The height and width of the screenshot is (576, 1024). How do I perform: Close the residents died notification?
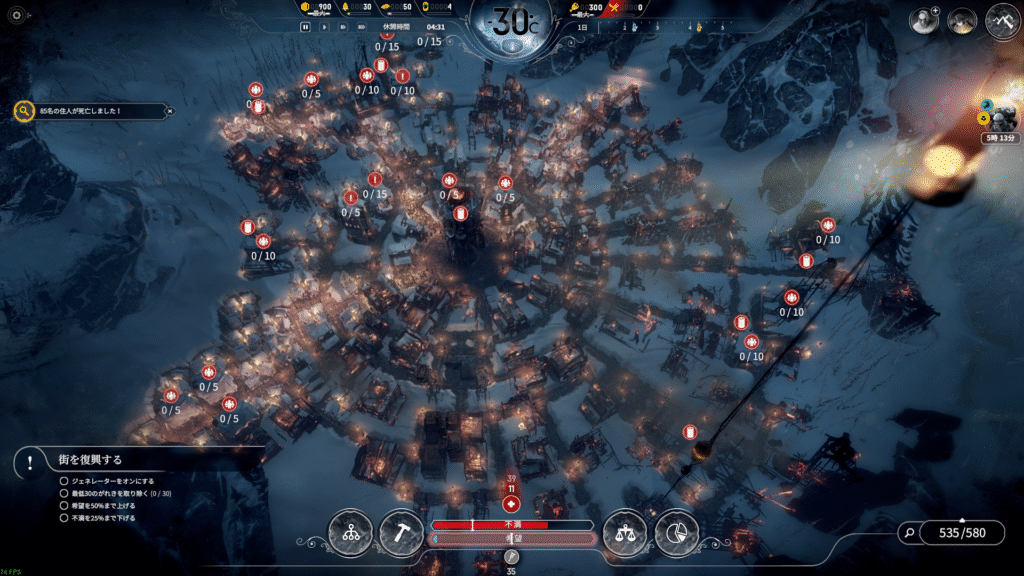tap(169, 111)
